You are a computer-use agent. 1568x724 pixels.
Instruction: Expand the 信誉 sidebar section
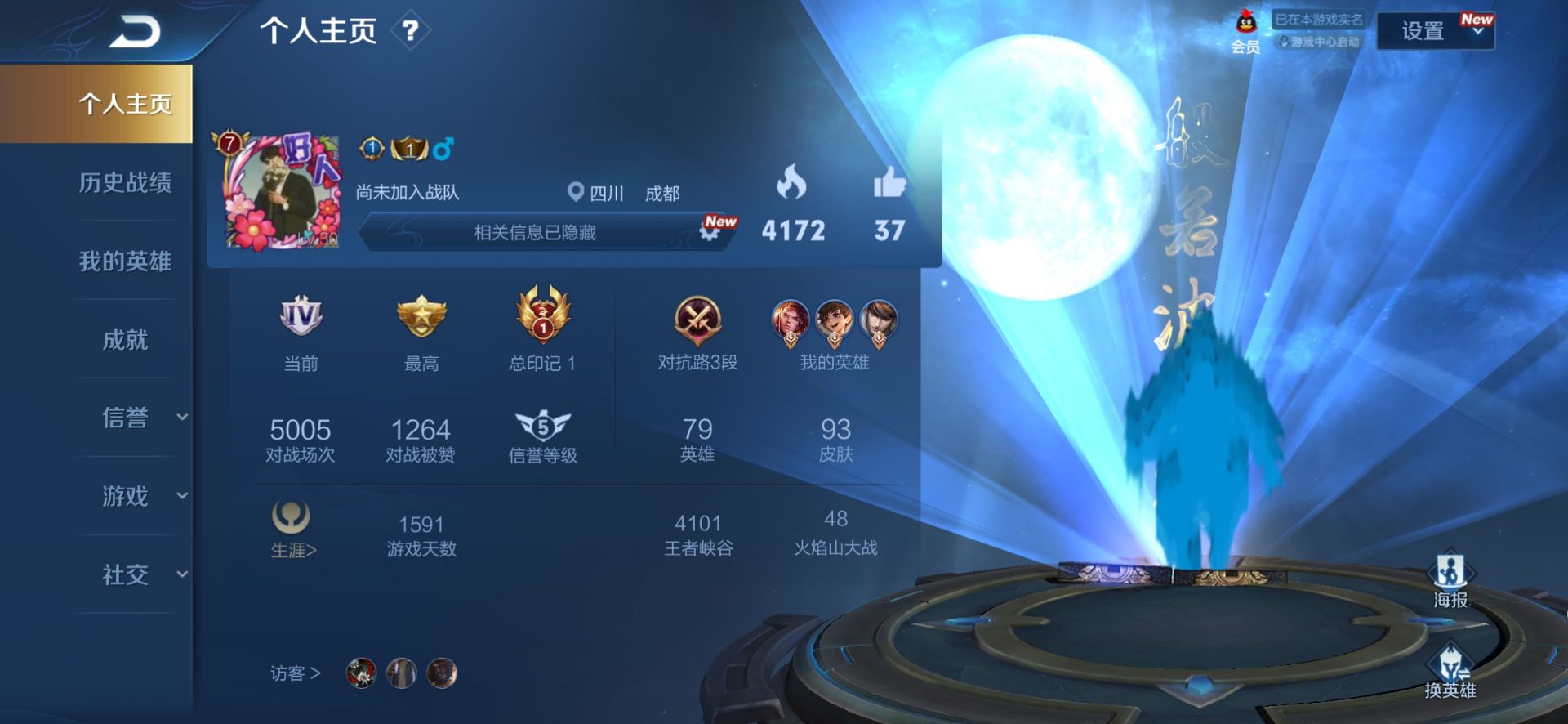(127, 418)
